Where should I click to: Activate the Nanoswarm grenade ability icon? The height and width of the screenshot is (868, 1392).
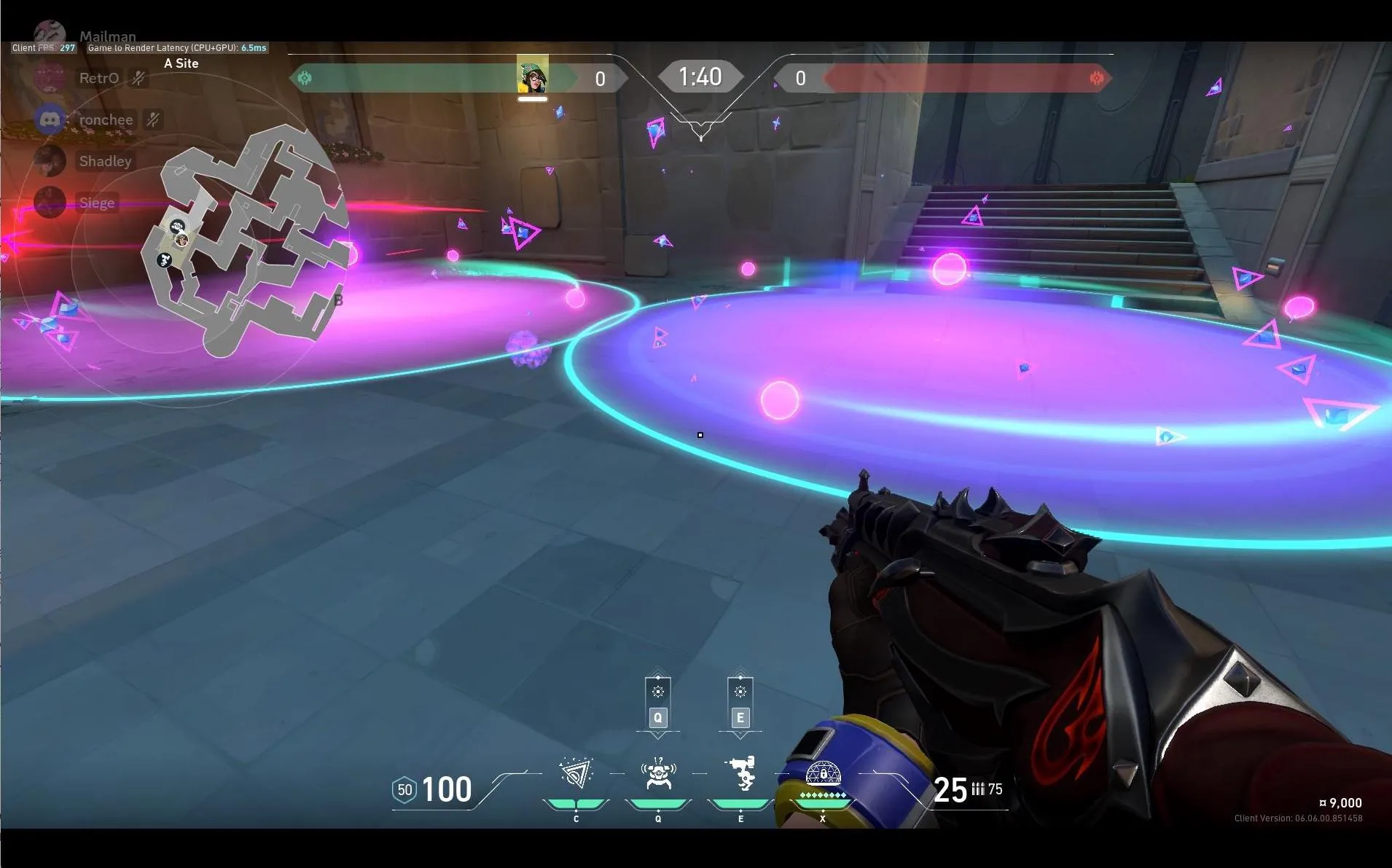576,774
